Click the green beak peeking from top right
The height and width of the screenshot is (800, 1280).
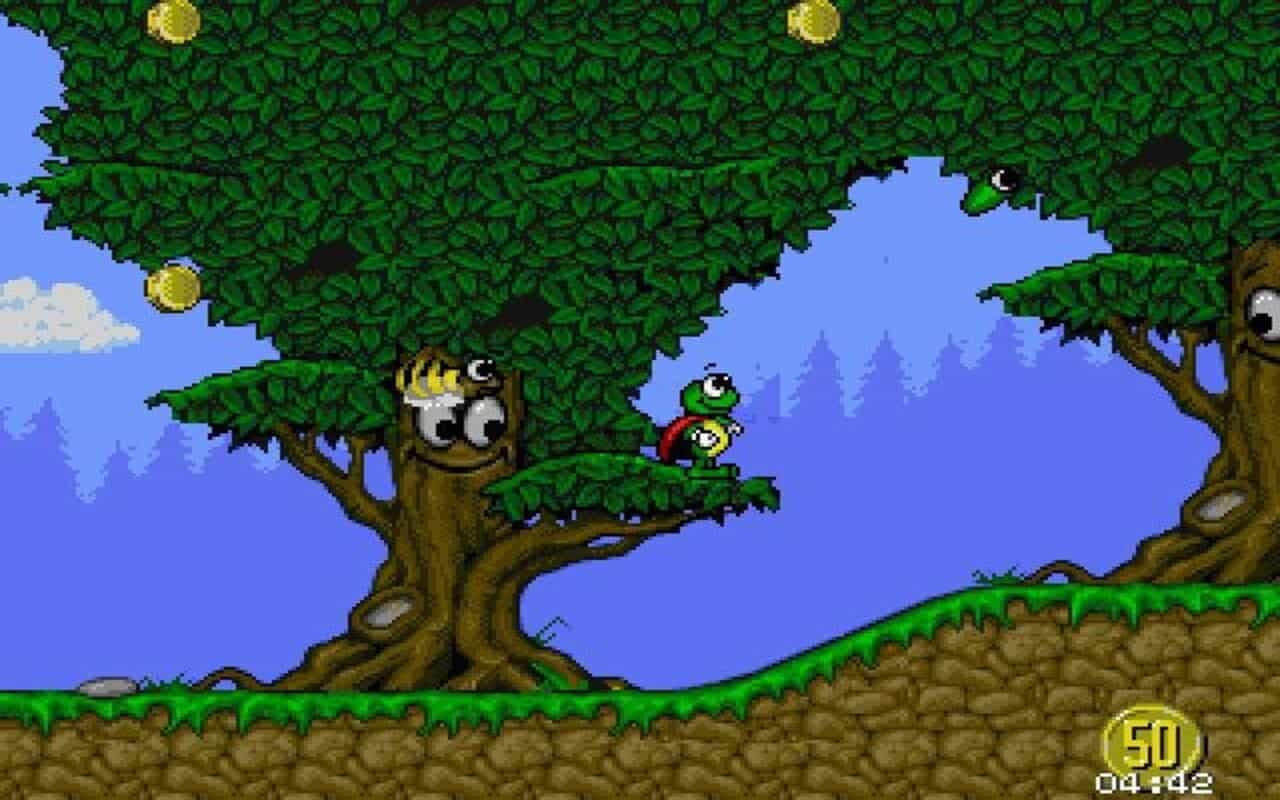tap(990, 185)
